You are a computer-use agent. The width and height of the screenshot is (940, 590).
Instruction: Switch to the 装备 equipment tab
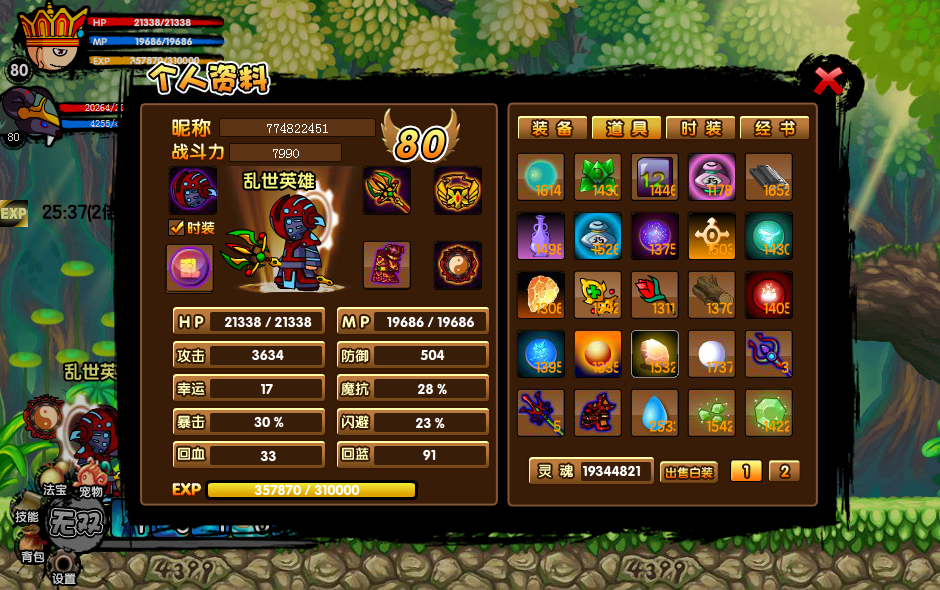coord(551,128)
